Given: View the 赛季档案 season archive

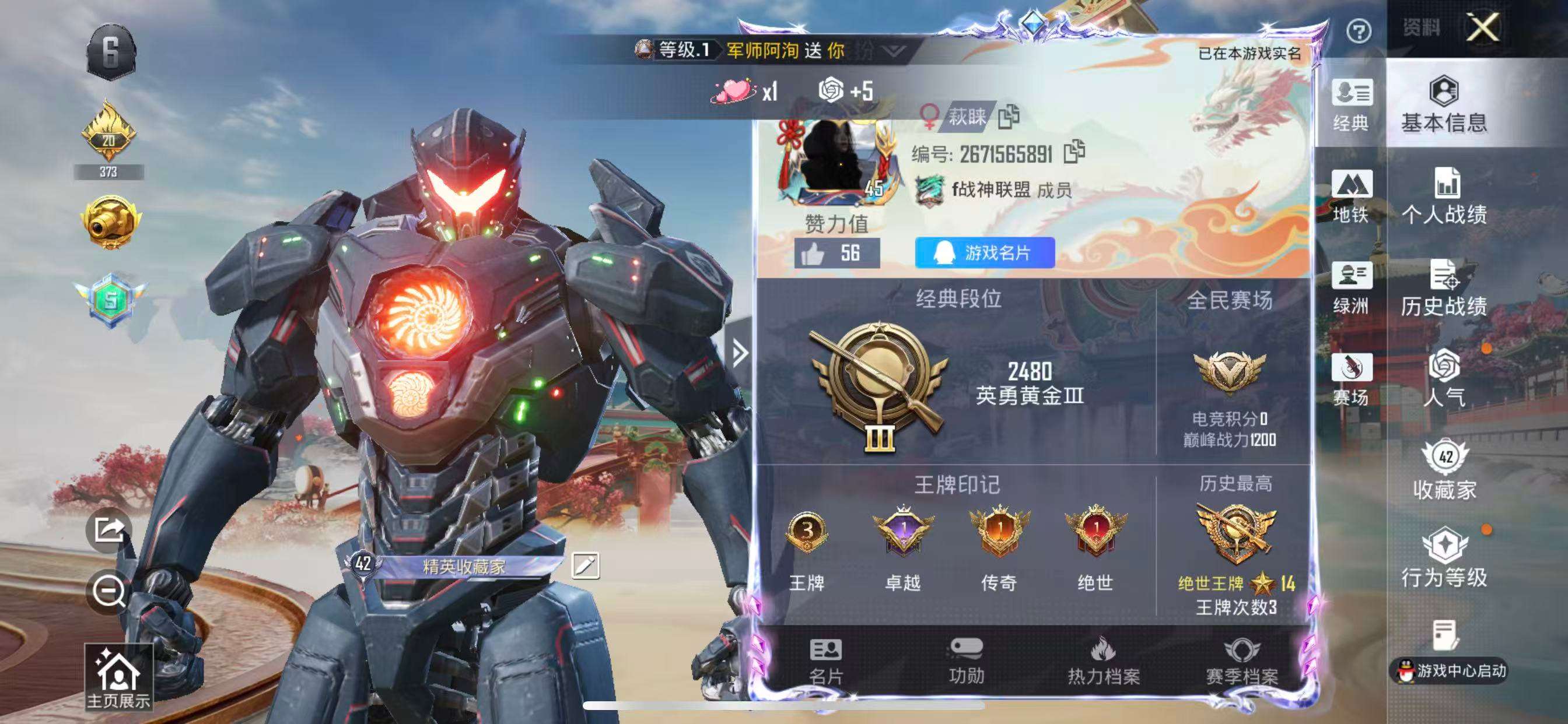Looking at the screenshot, I should tap(1241, 661).
